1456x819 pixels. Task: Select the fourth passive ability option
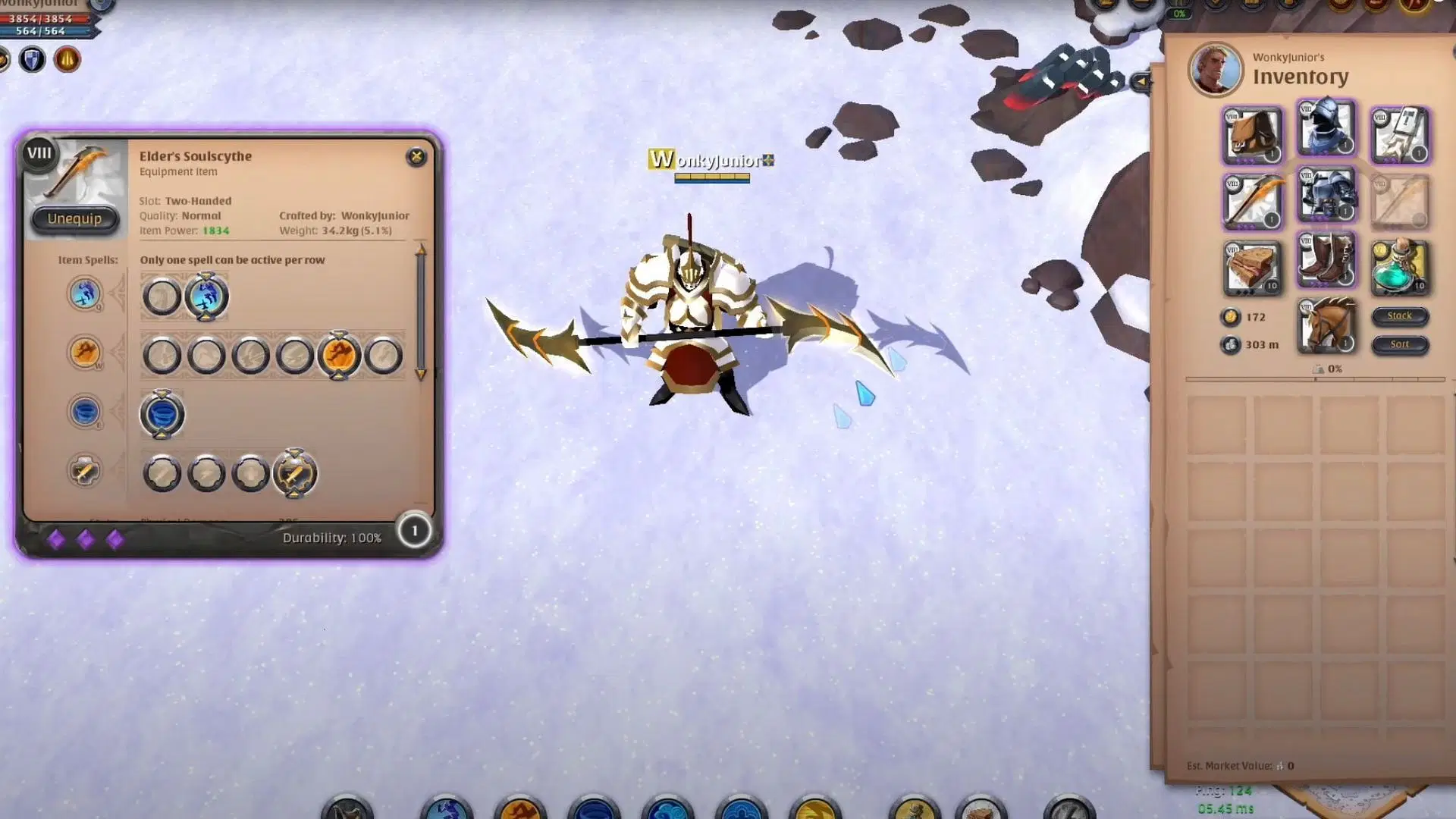coord(294,472)
